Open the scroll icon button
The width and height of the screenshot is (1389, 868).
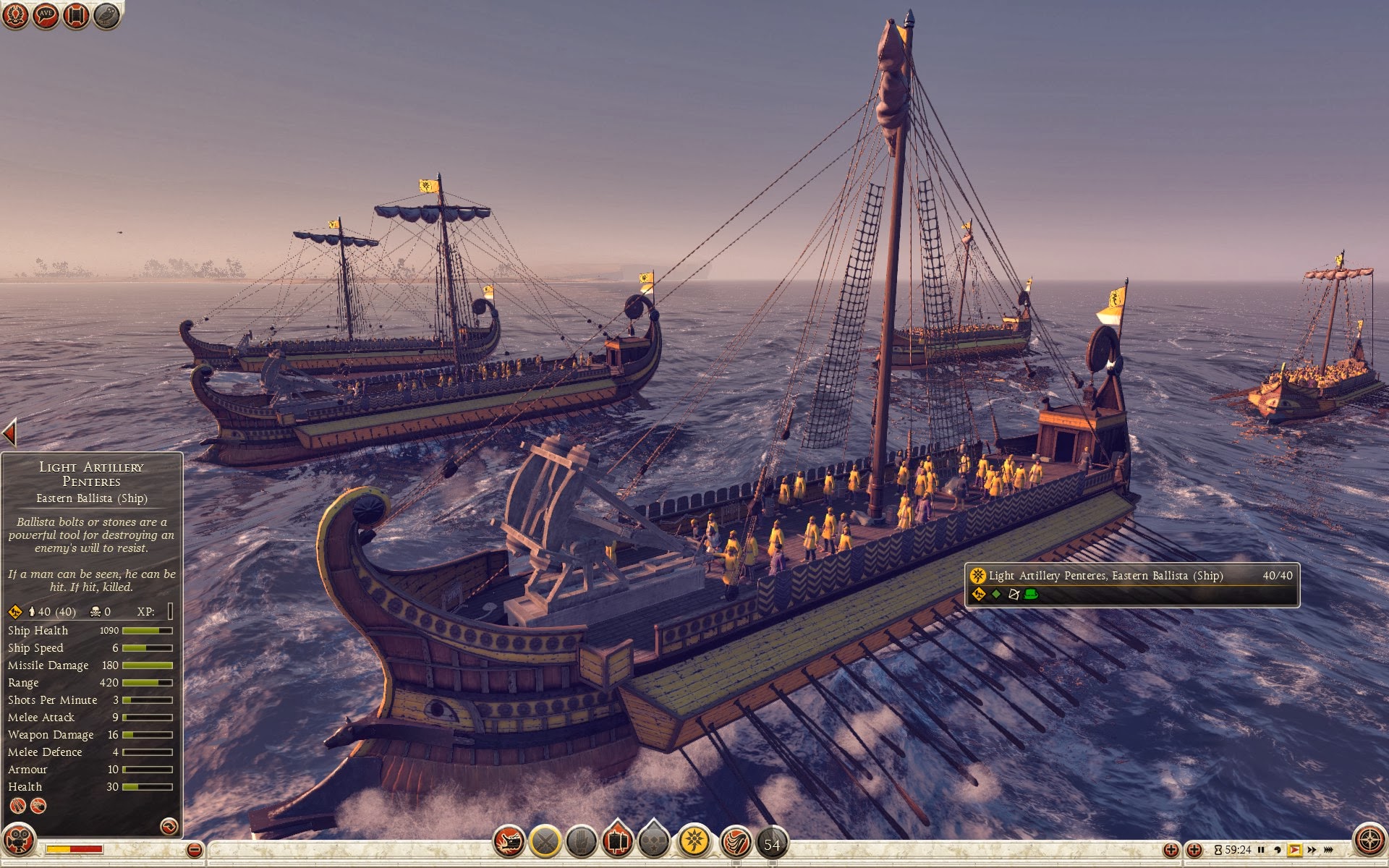pyautogui.click(x=76, y=15)
